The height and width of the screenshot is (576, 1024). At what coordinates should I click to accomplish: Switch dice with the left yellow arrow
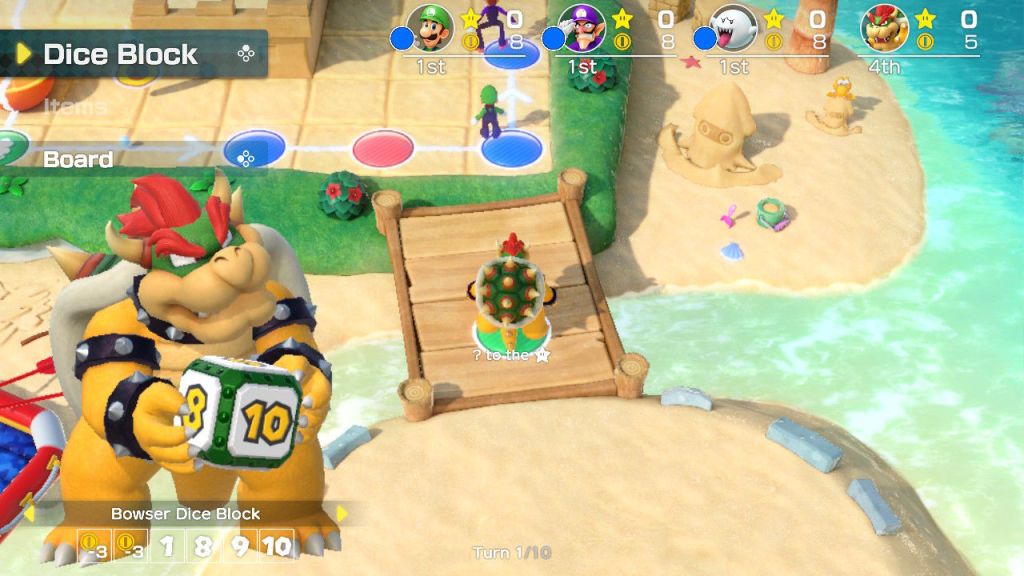[x=29, y=514]
